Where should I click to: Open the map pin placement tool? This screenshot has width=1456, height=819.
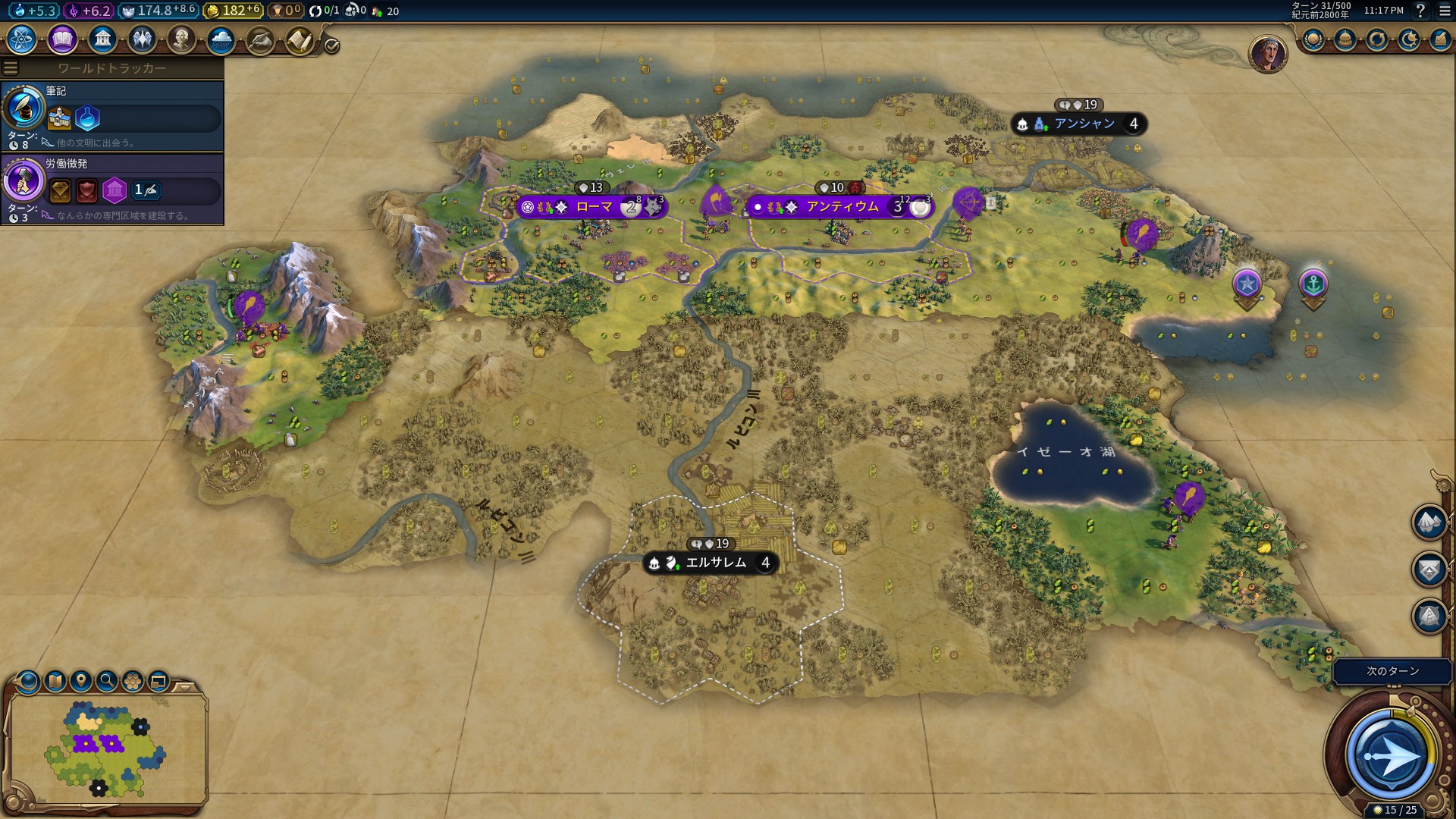tap(81, 680)
